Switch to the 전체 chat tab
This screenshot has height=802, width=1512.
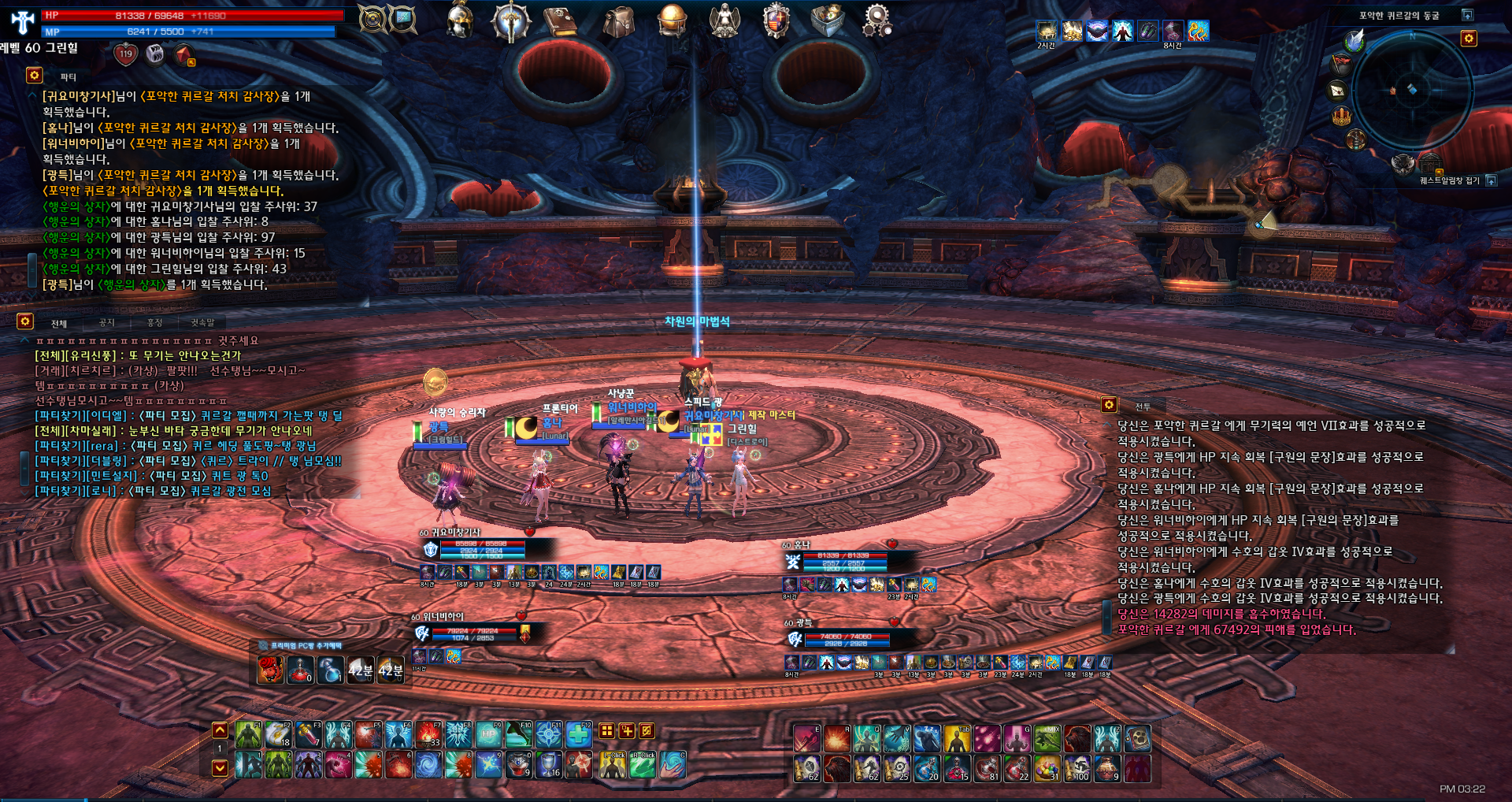[59, 323]
